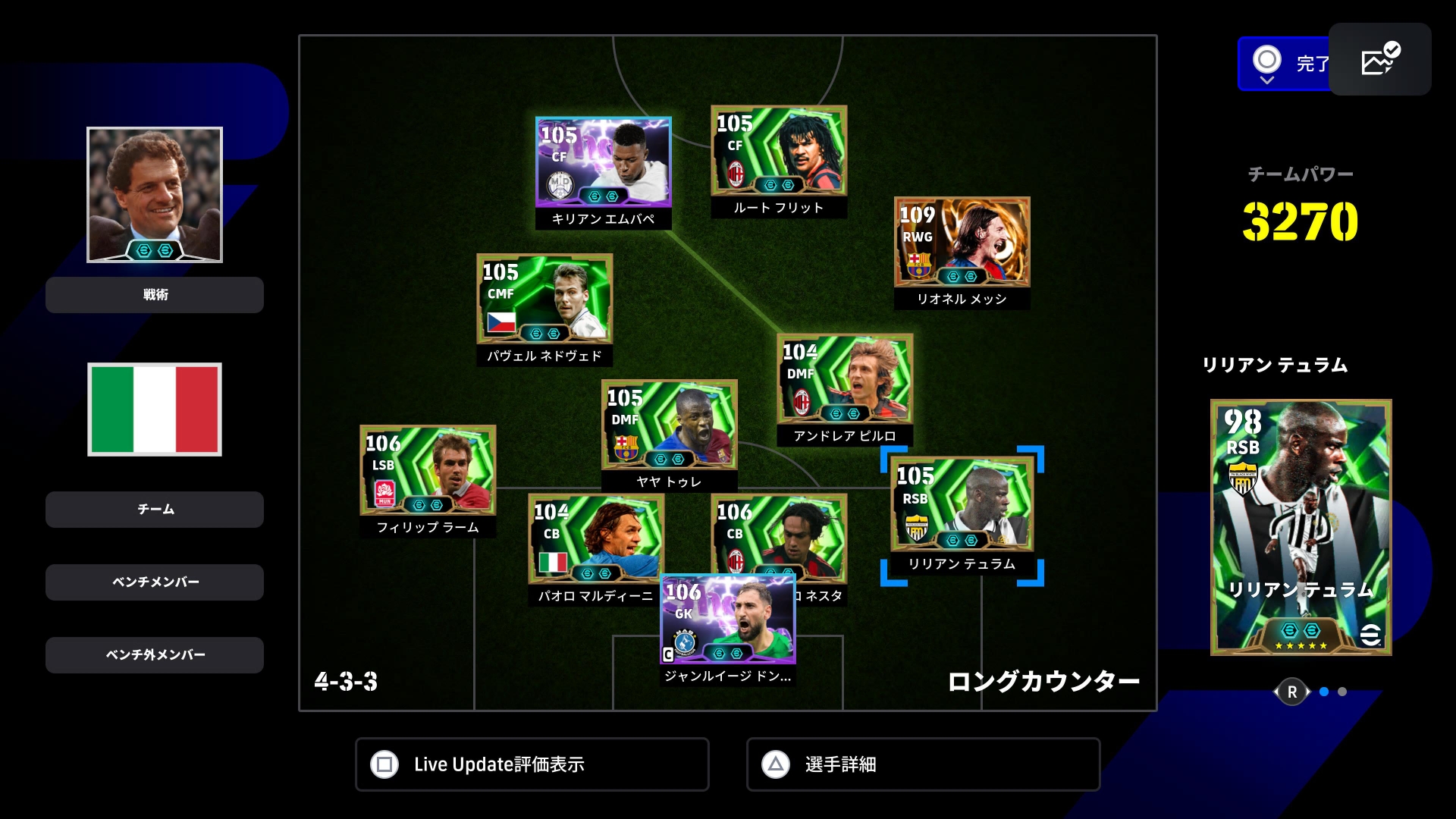
Task: Click the screenshot saved overlay icon
Action: [x=1379, y=59]
